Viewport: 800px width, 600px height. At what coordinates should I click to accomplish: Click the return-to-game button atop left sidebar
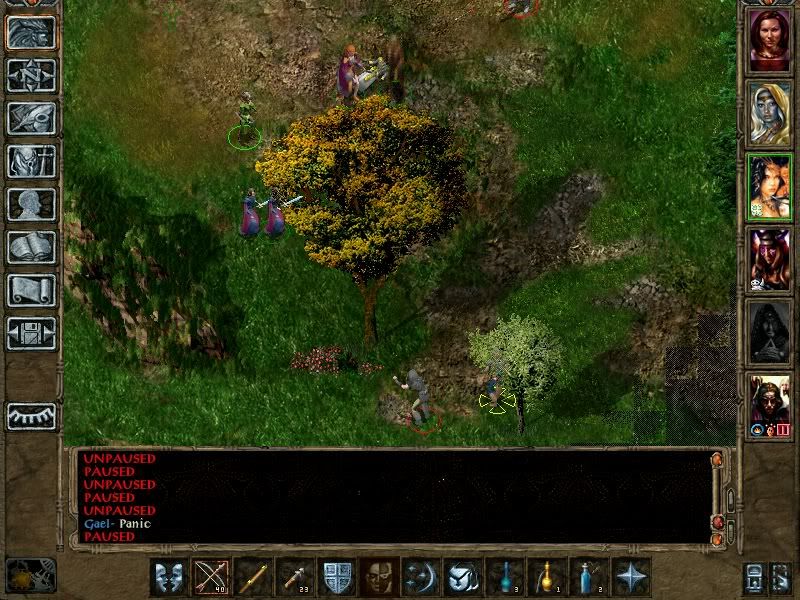pos(31,33)
